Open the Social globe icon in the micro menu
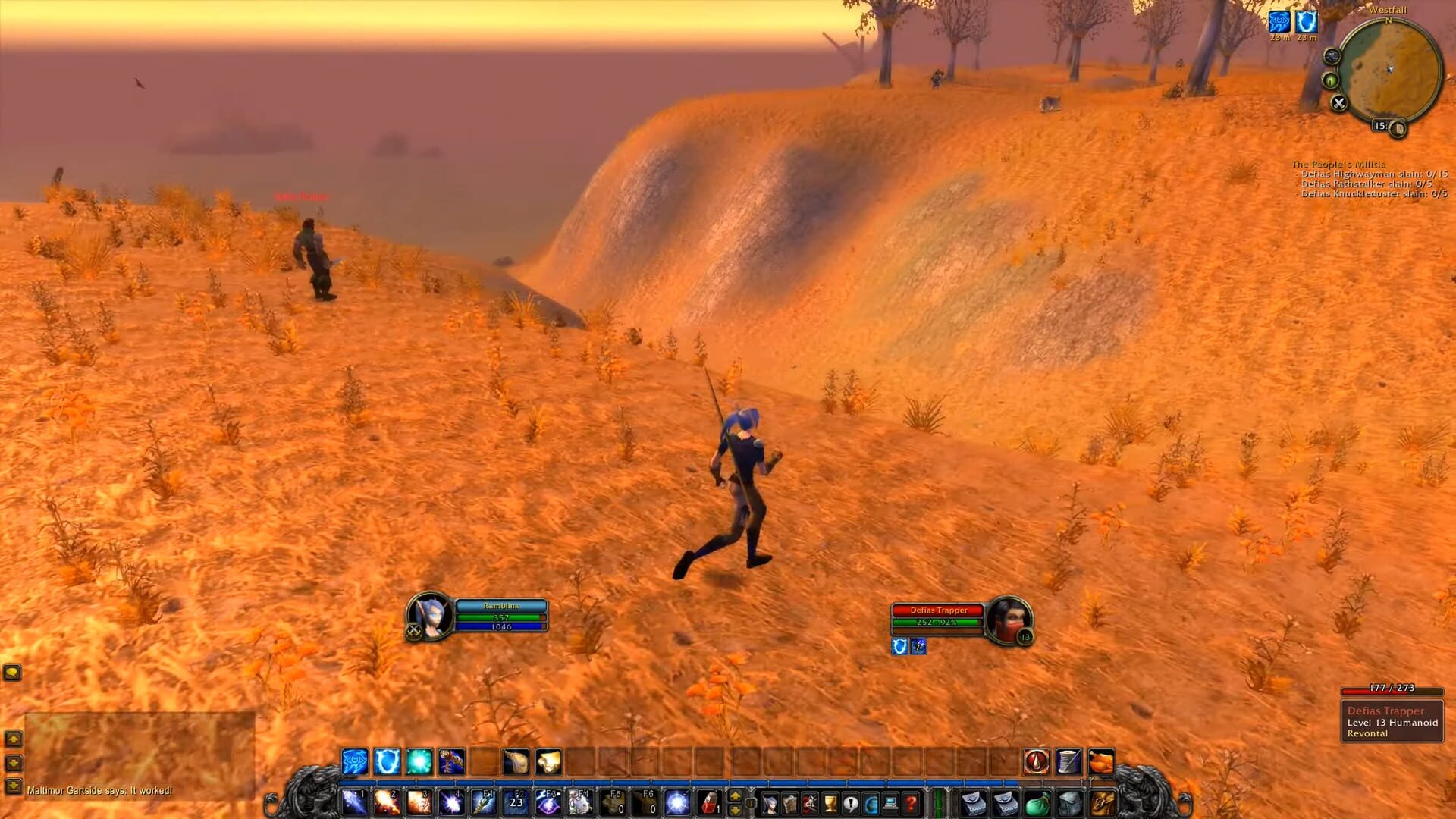This screenshot has height=819, width=1456. click(870, 804)
